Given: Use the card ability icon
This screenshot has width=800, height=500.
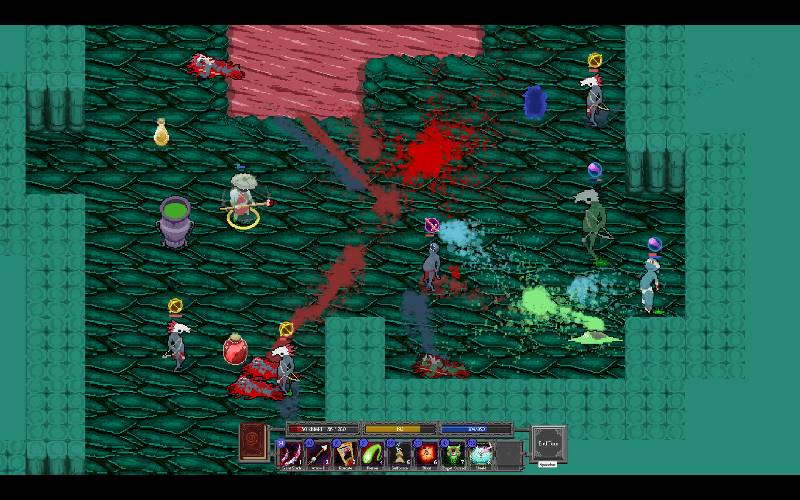Looking at the screenshot, I should pos(345,454).
